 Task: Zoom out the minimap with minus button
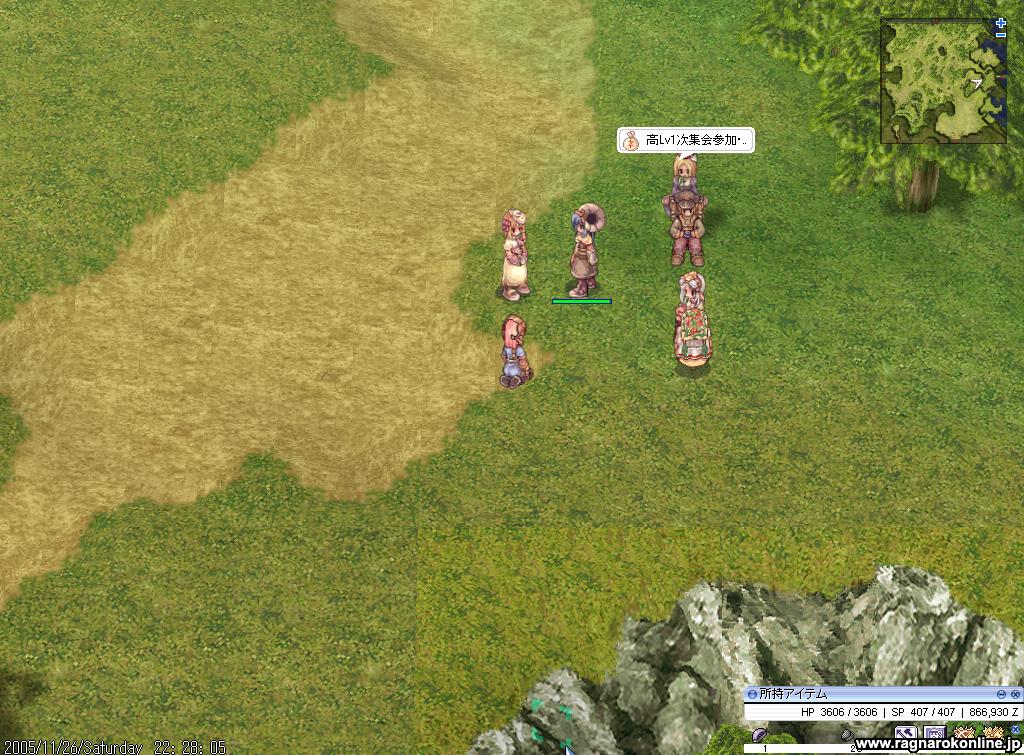click(x=1001, y=35)
